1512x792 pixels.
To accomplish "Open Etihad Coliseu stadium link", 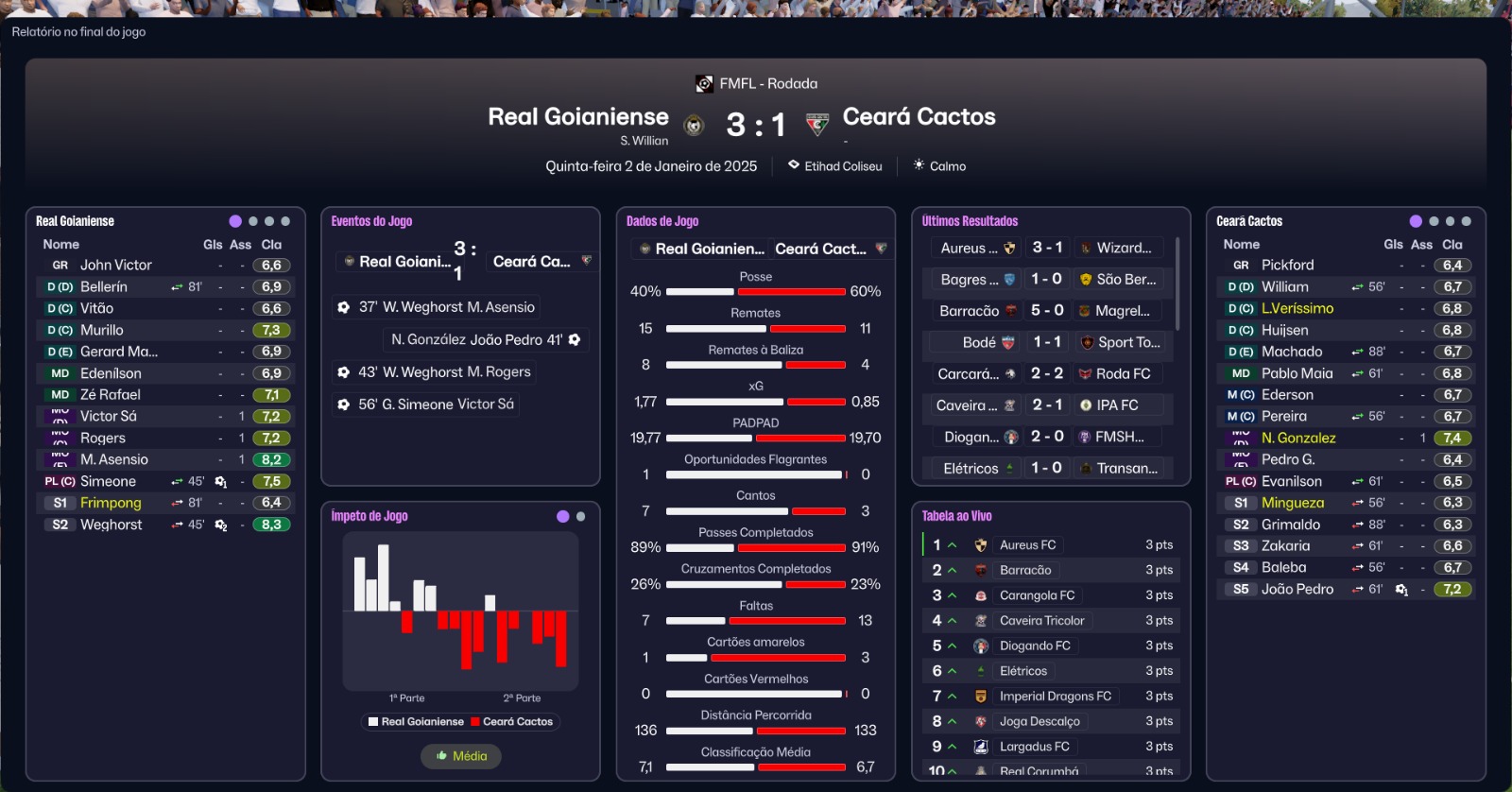I will pos(842,166).
